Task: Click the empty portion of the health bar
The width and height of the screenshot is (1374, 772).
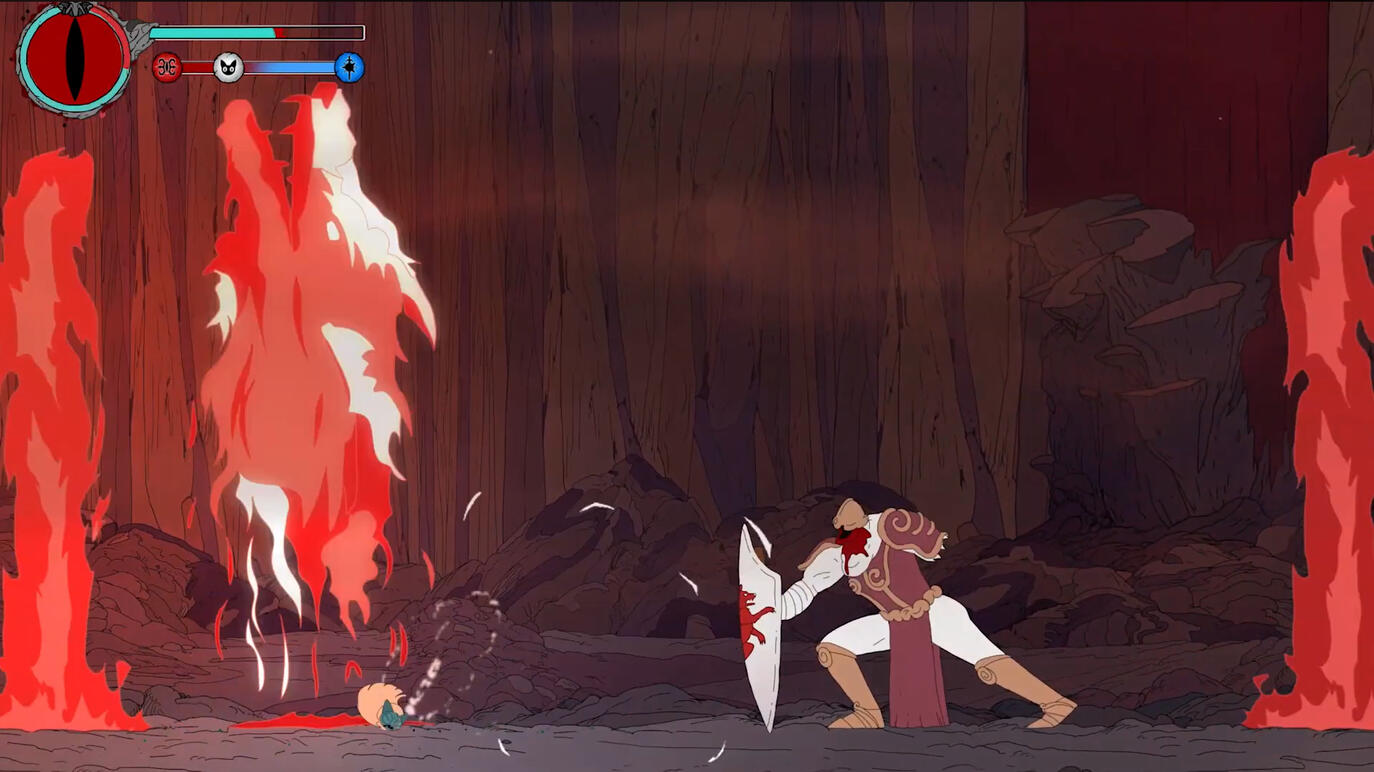Action: point(325,32)
